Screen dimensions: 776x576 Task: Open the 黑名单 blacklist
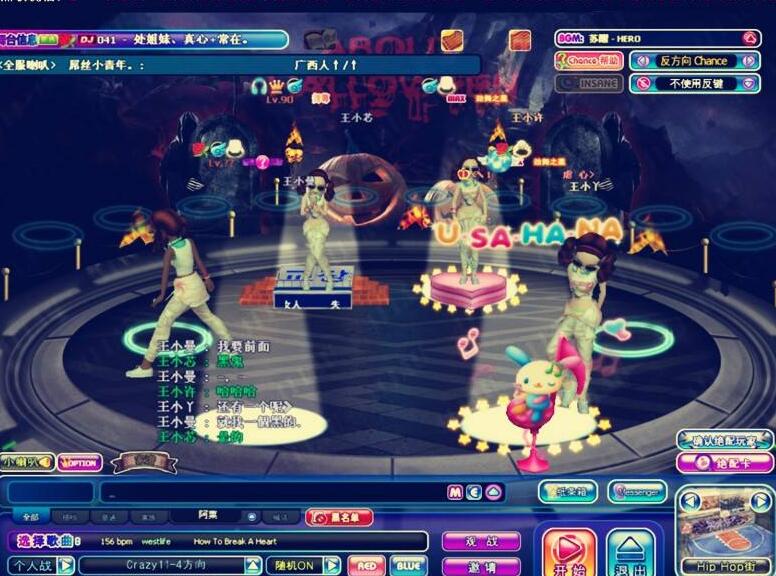[x=339, y=517]
